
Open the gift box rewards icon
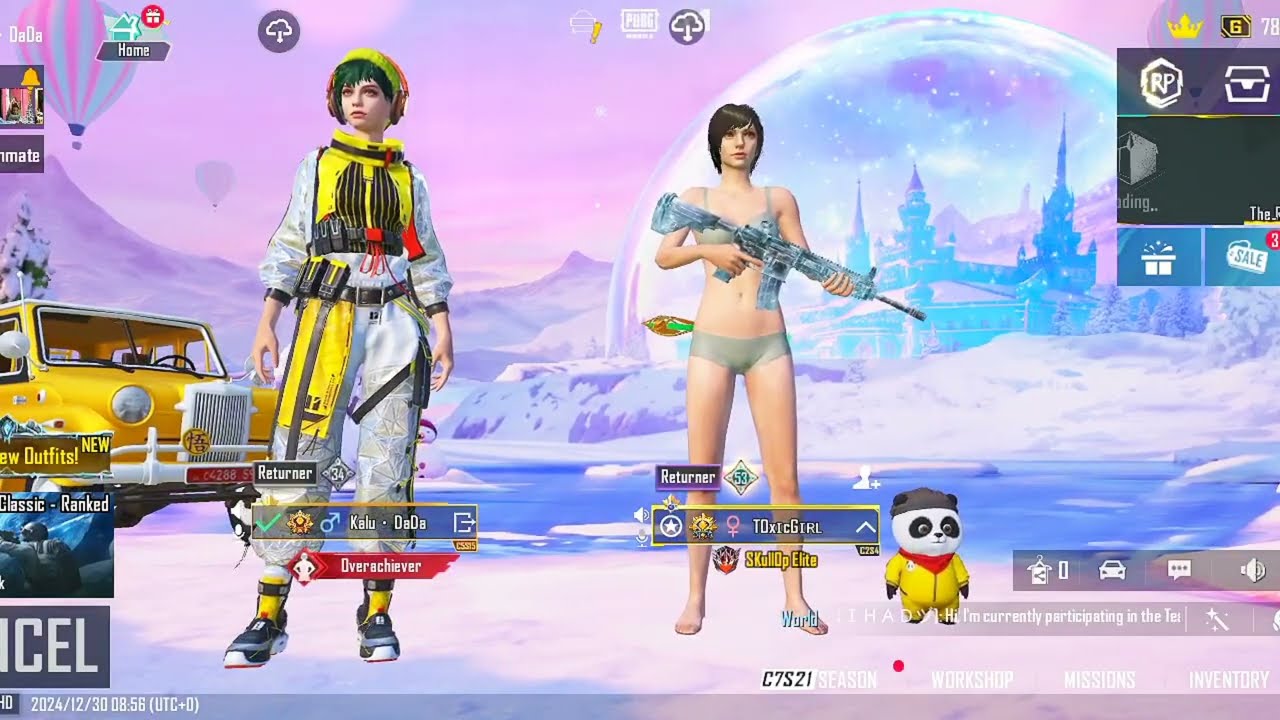point(1158,257)
